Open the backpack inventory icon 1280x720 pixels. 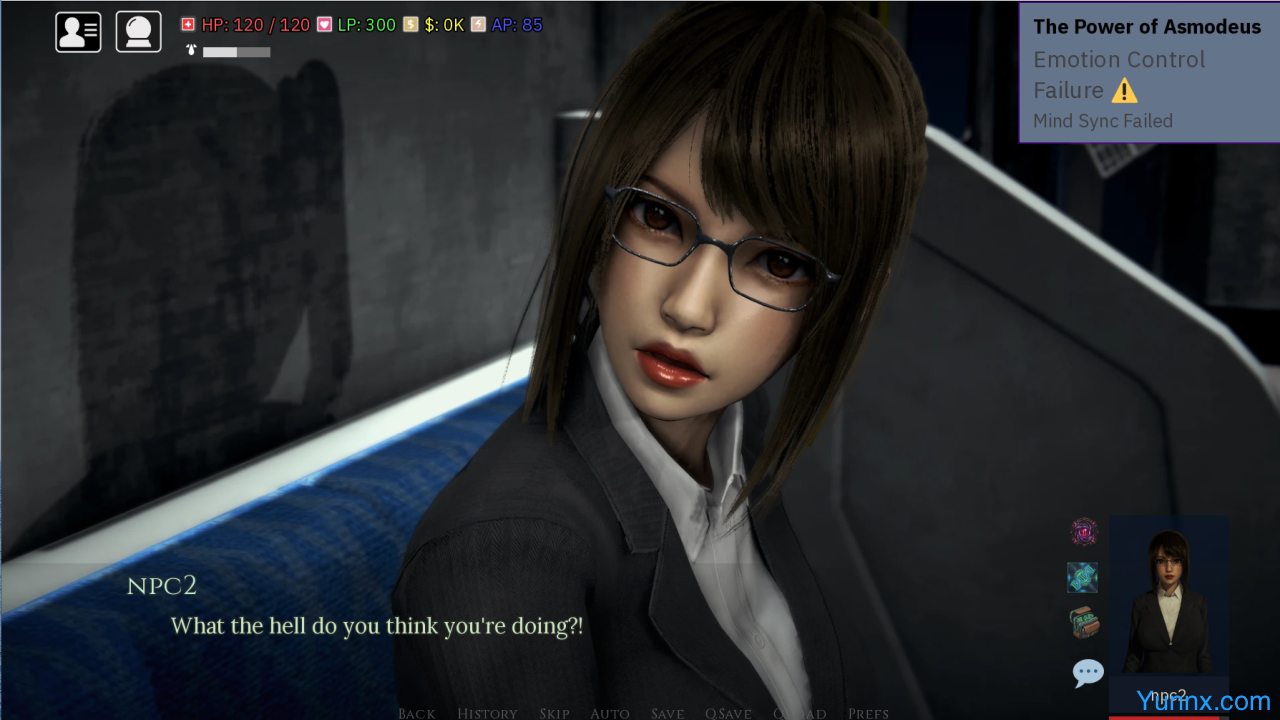coord(1084,622)
